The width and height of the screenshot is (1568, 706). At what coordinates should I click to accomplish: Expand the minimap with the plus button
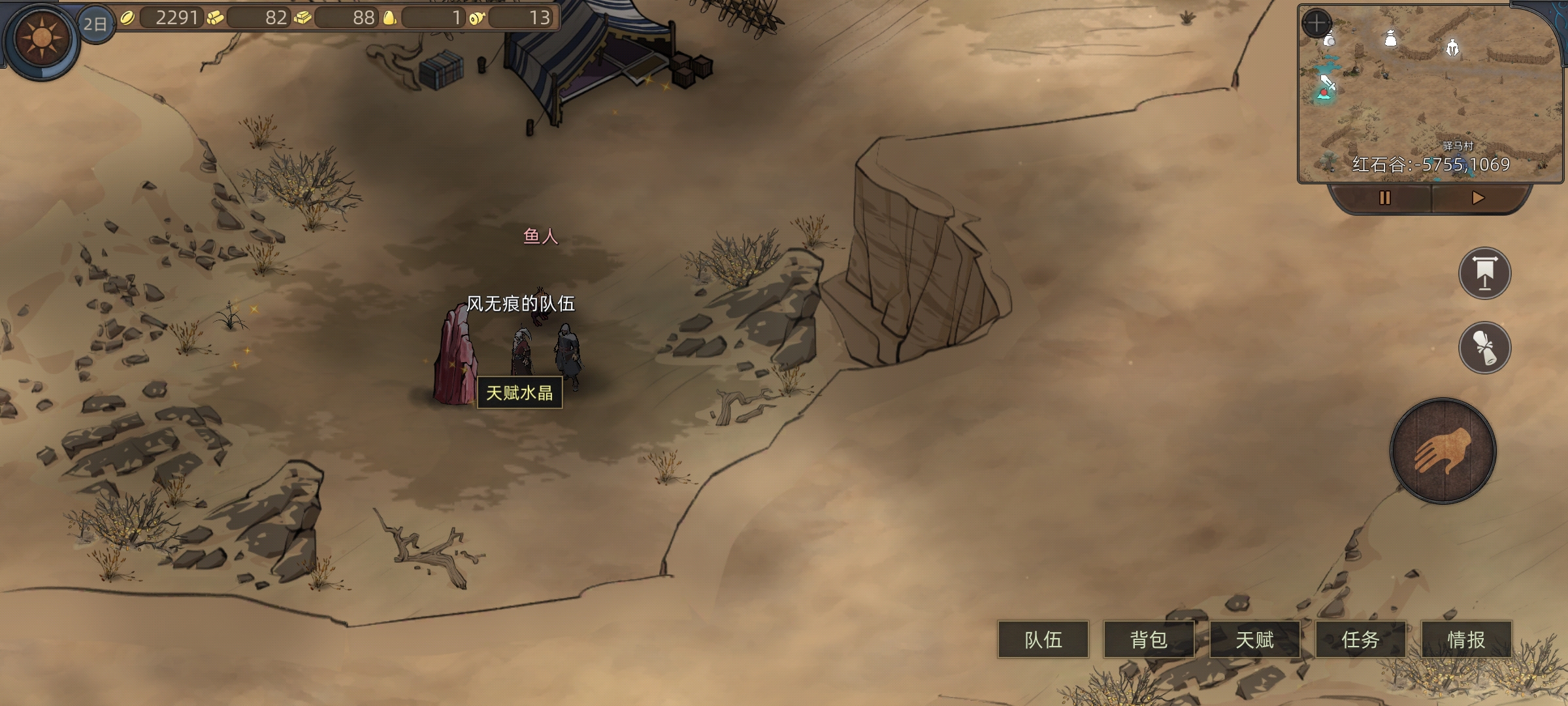pos(1316,23)
